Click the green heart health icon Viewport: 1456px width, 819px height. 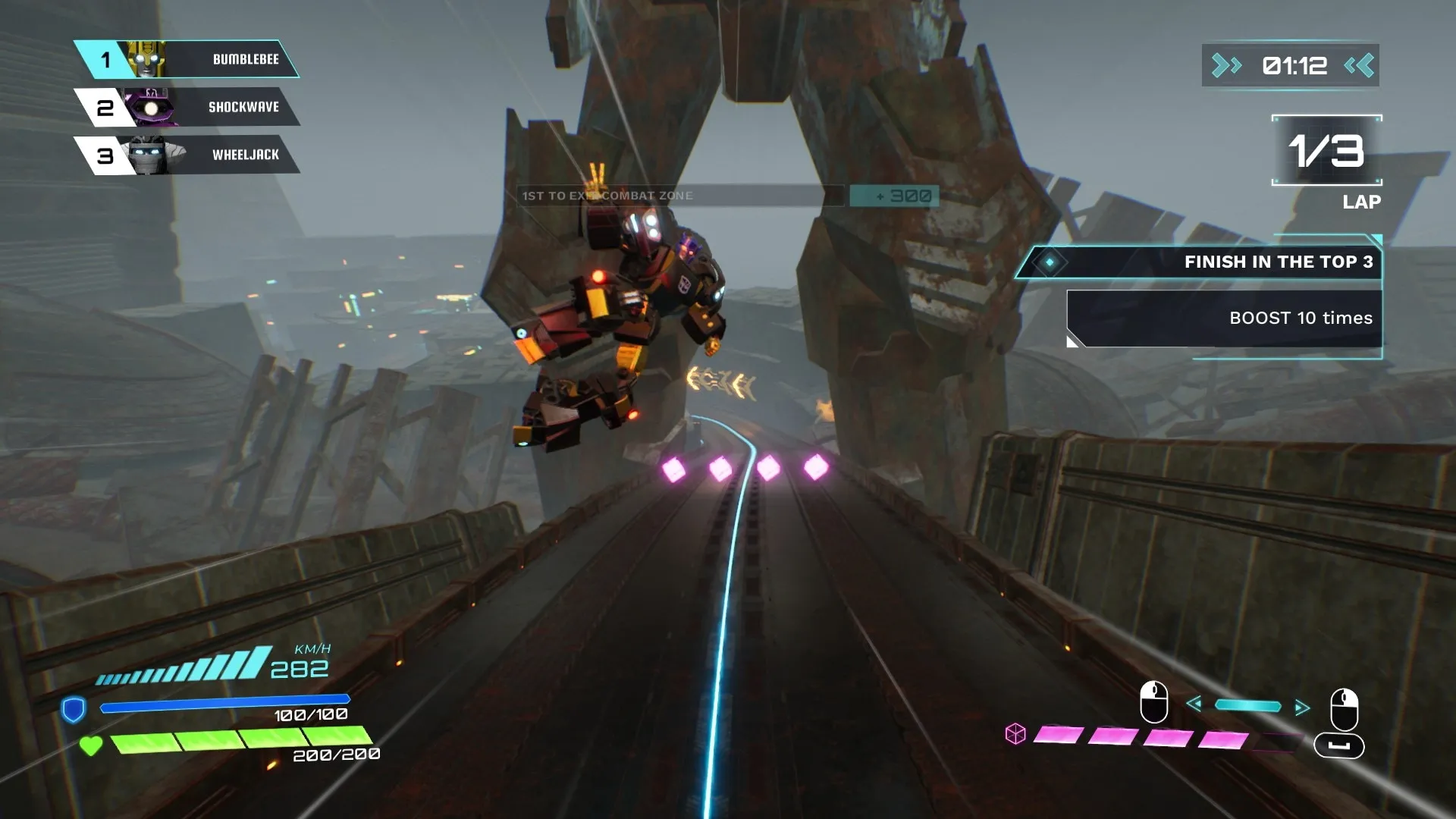coord(91,746)
